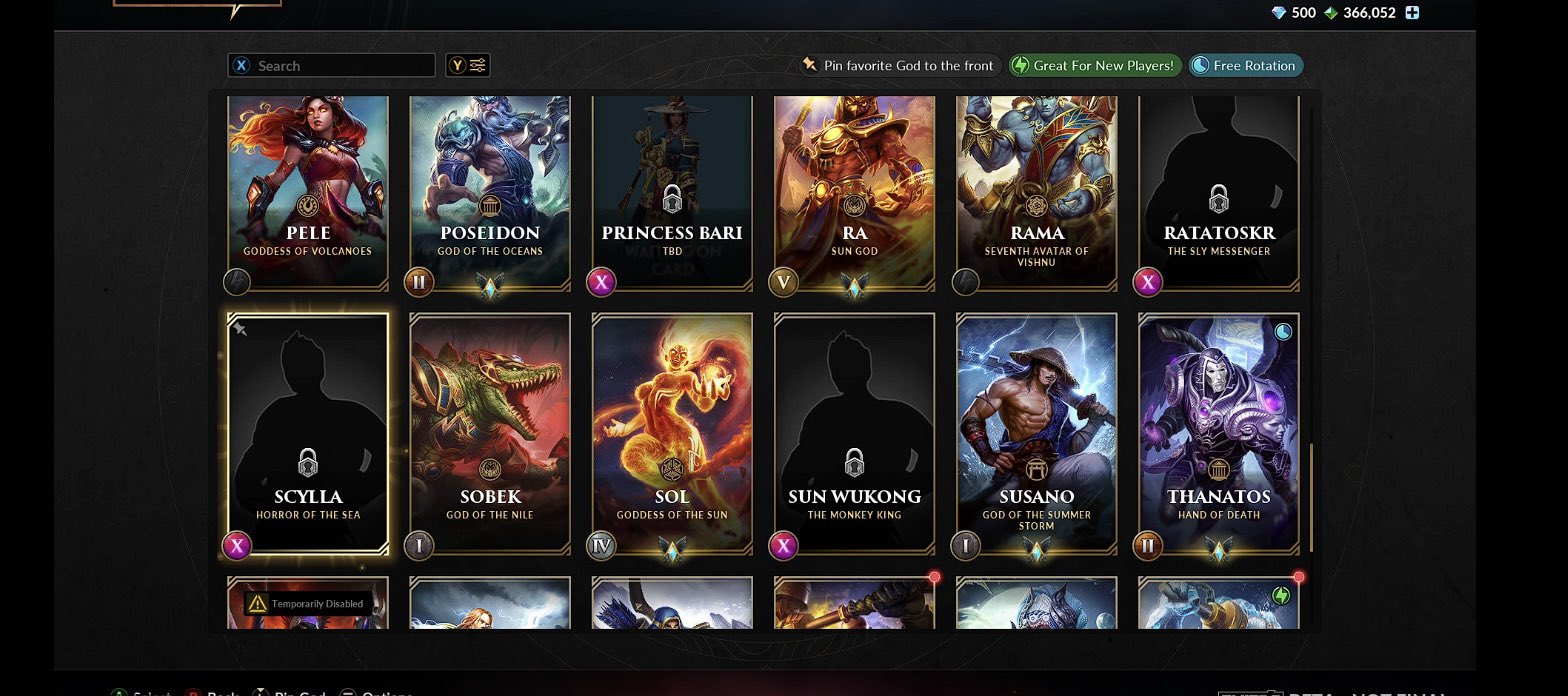The width and height of the screenshot is (1568, 696).
Task: Select the Rama god card
Action: [1036, 190]
